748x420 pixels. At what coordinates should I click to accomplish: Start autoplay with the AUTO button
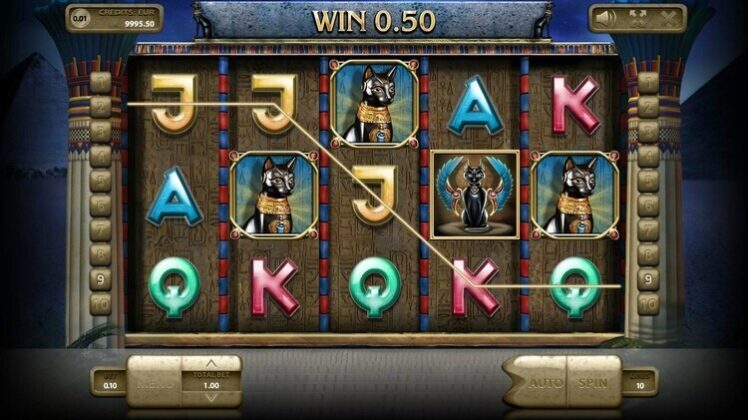543,382
